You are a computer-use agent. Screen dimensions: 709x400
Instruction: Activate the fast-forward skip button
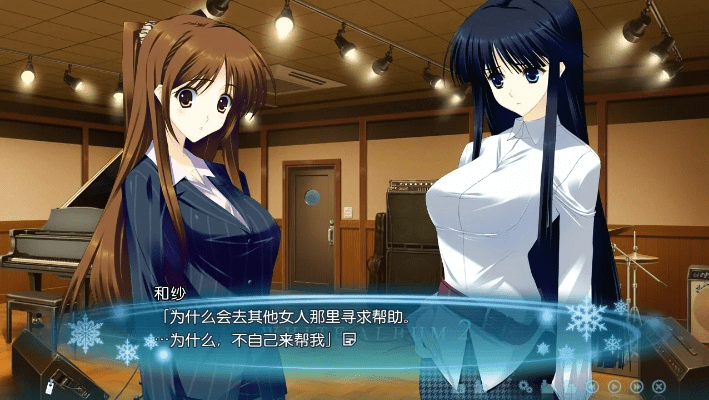(636, 386)
